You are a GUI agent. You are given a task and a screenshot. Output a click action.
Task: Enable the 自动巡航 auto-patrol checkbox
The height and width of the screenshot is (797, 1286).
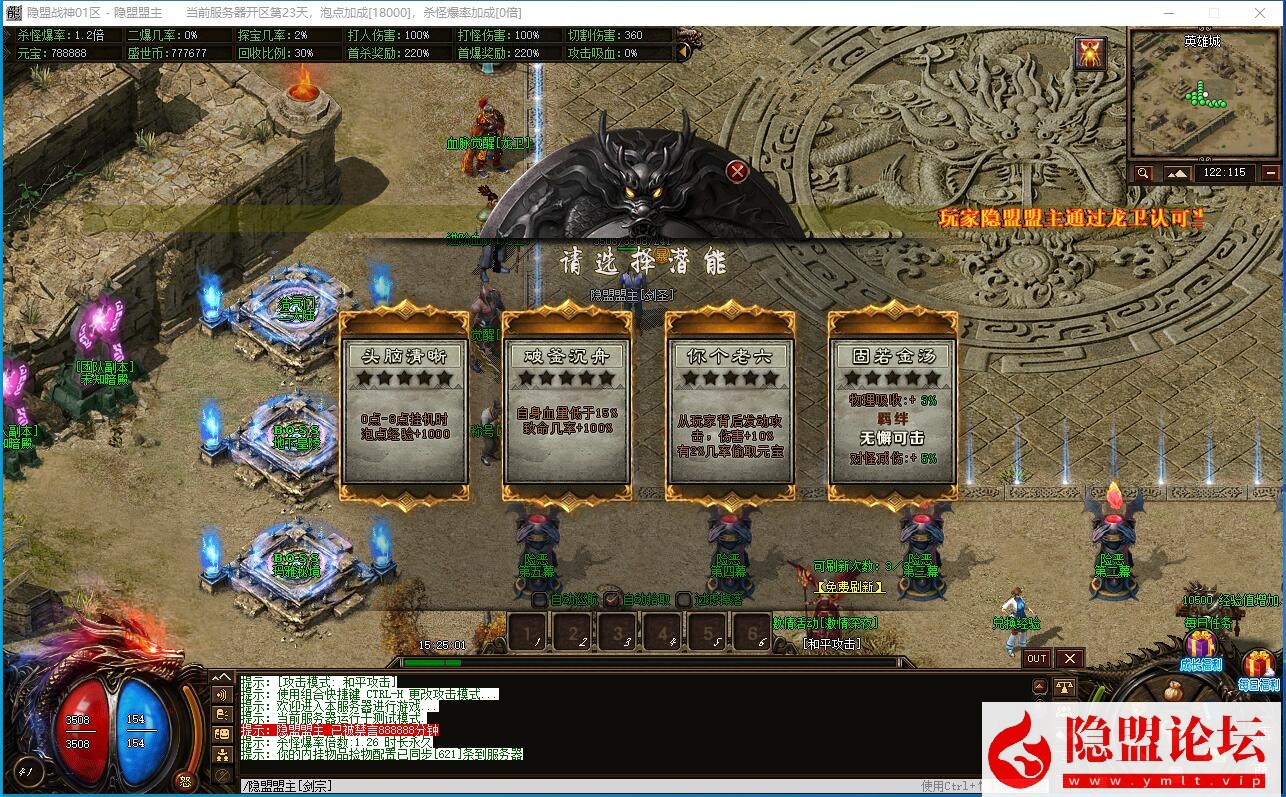pyautogui.click(x=540, y=598)
